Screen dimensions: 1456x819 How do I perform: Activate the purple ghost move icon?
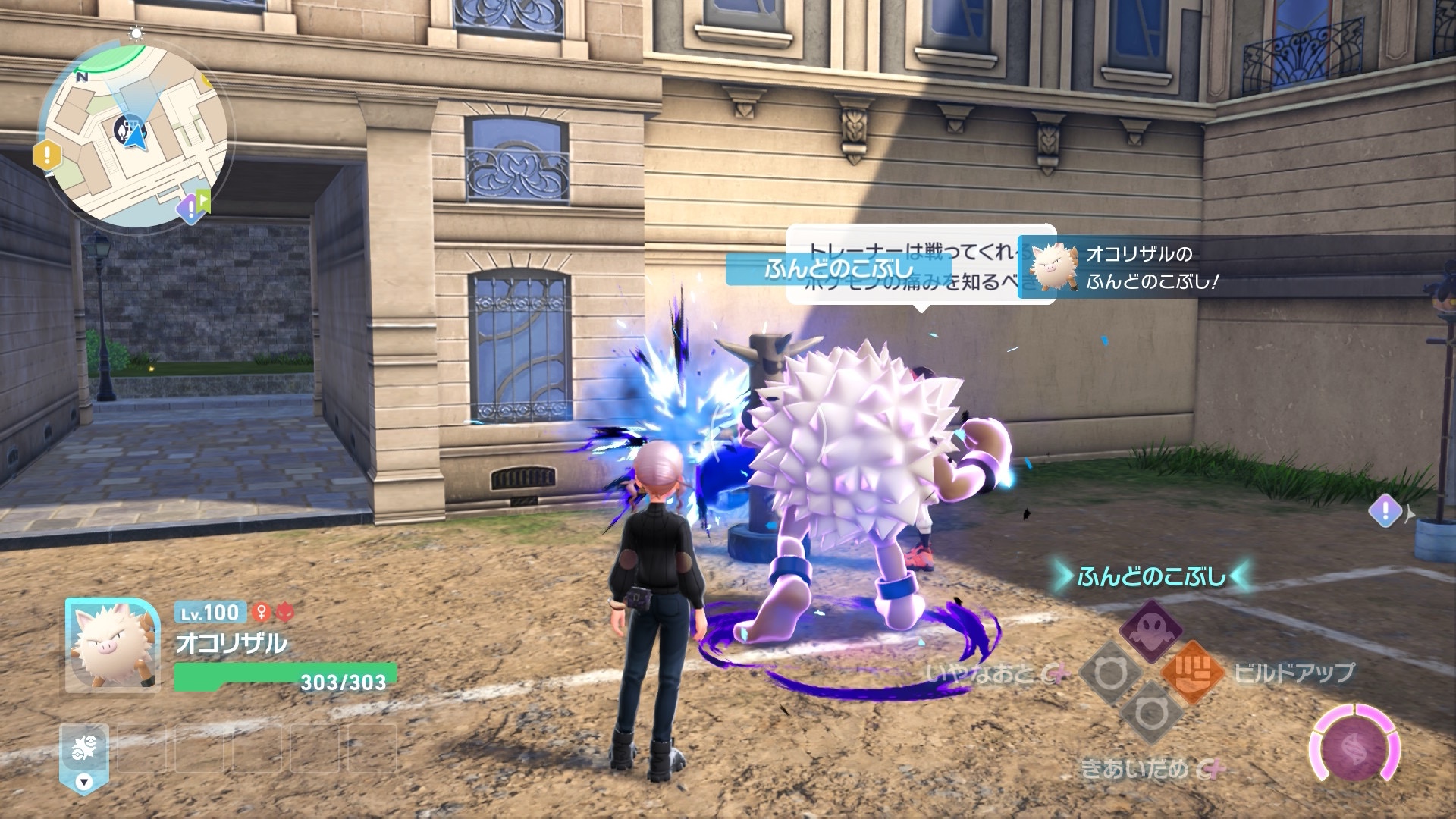tap(1150, 630)
